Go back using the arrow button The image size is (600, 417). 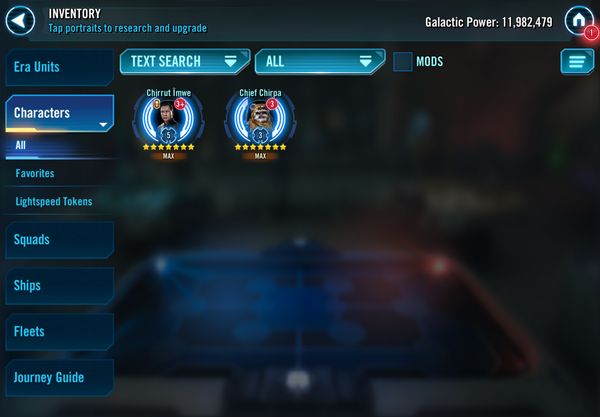point(21,20)
